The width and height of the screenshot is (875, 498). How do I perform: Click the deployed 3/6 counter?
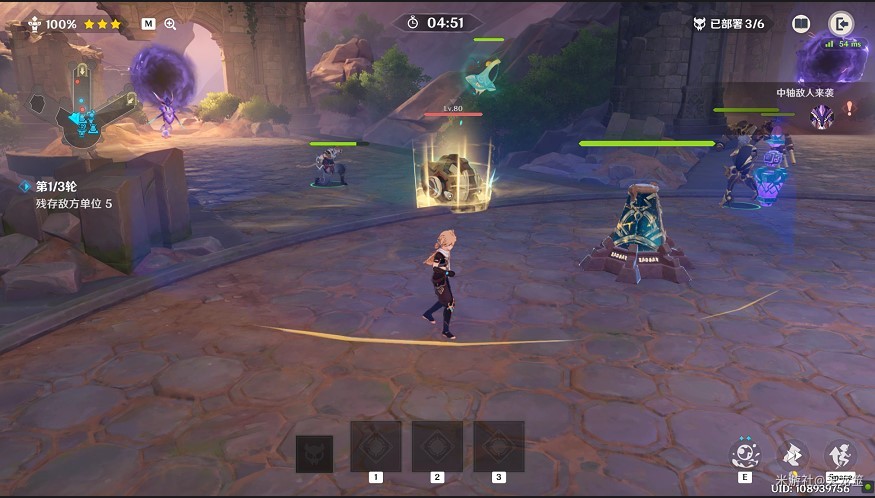tap(734, 24)
